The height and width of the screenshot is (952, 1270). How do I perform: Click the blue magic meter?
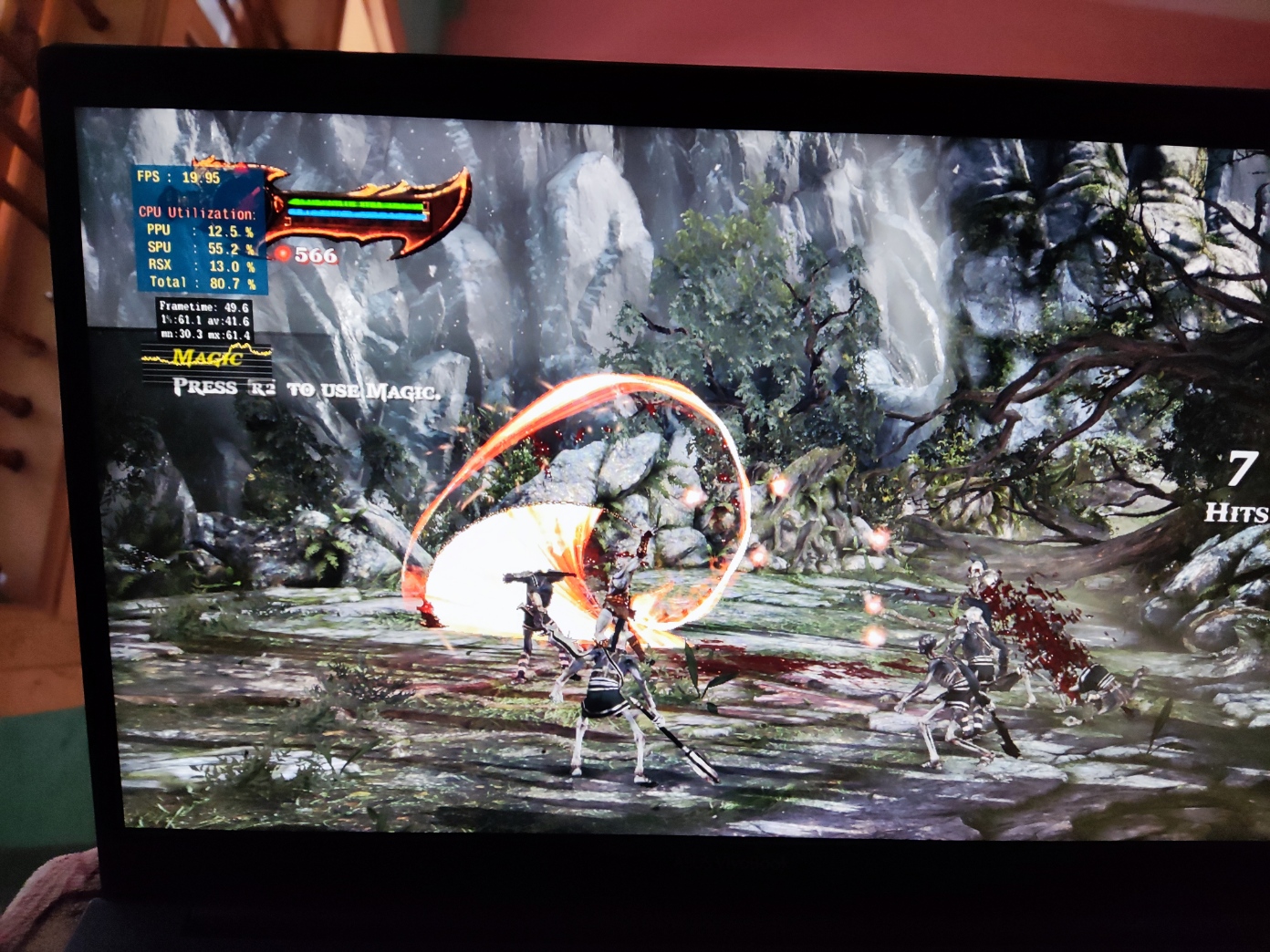(x=356, y=212)
